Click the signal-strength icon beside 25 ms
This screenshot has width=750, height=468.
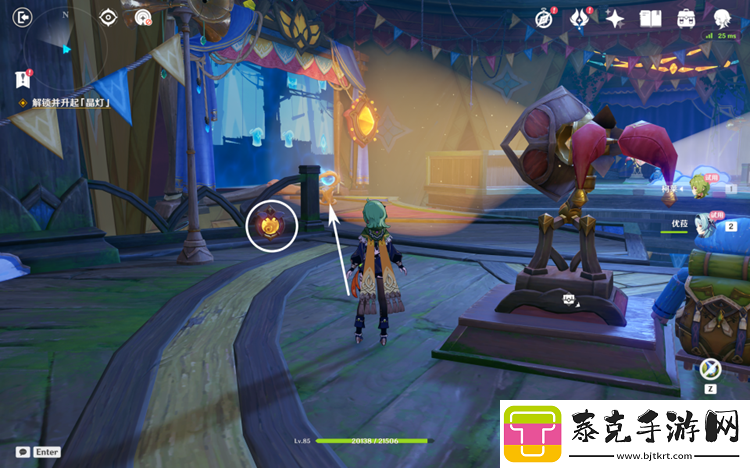pyautogui.click(x=708, y=36)
